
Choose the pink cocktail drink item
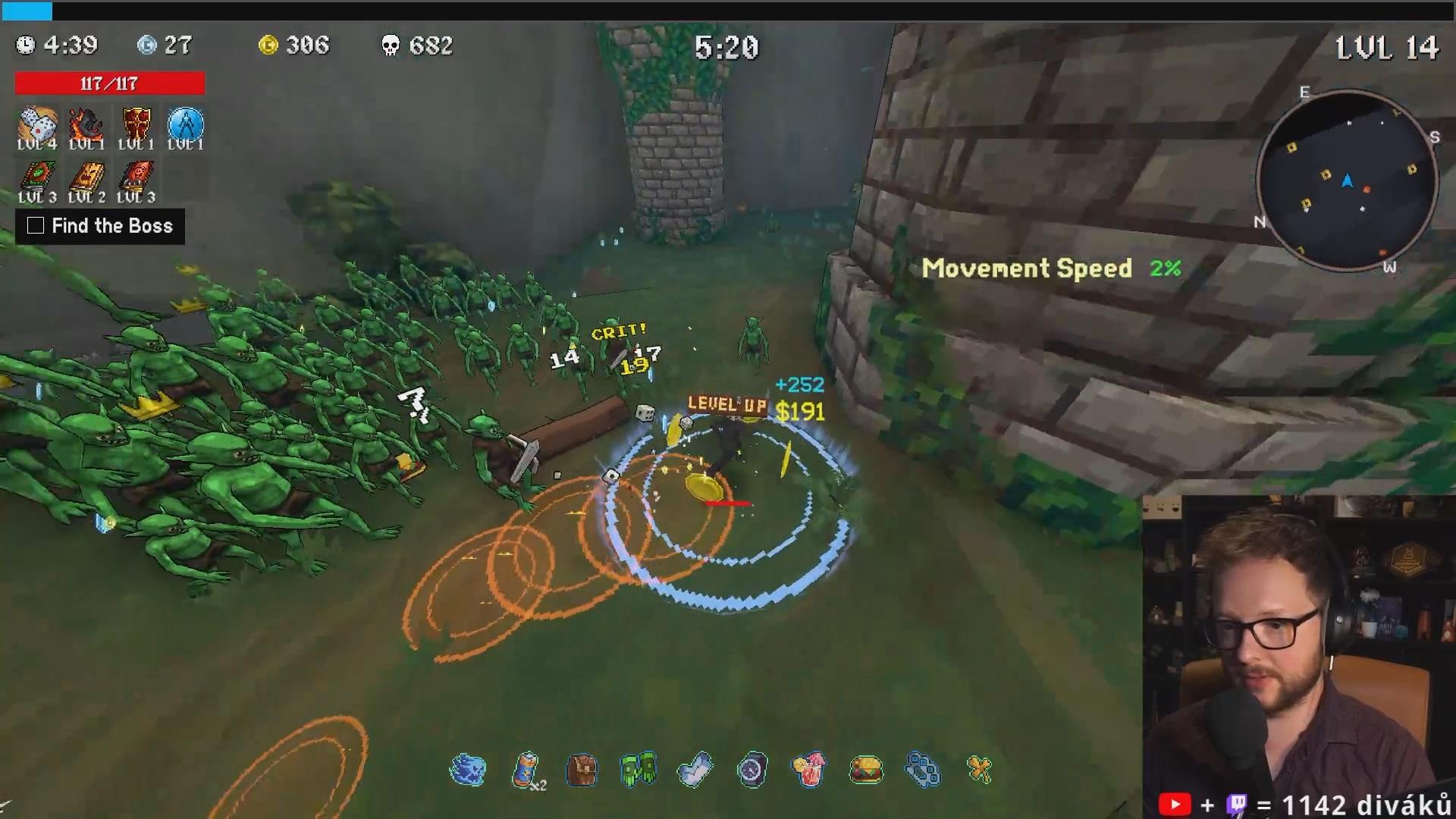point(808,770)
